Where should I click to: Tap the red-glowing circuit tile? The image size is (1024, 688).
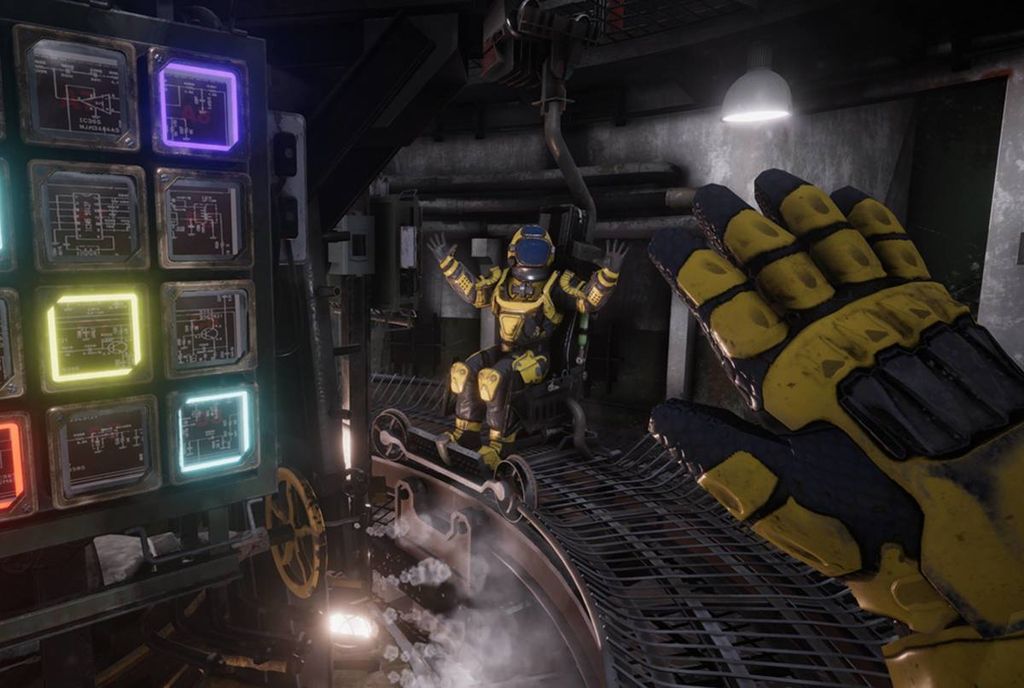10,467
